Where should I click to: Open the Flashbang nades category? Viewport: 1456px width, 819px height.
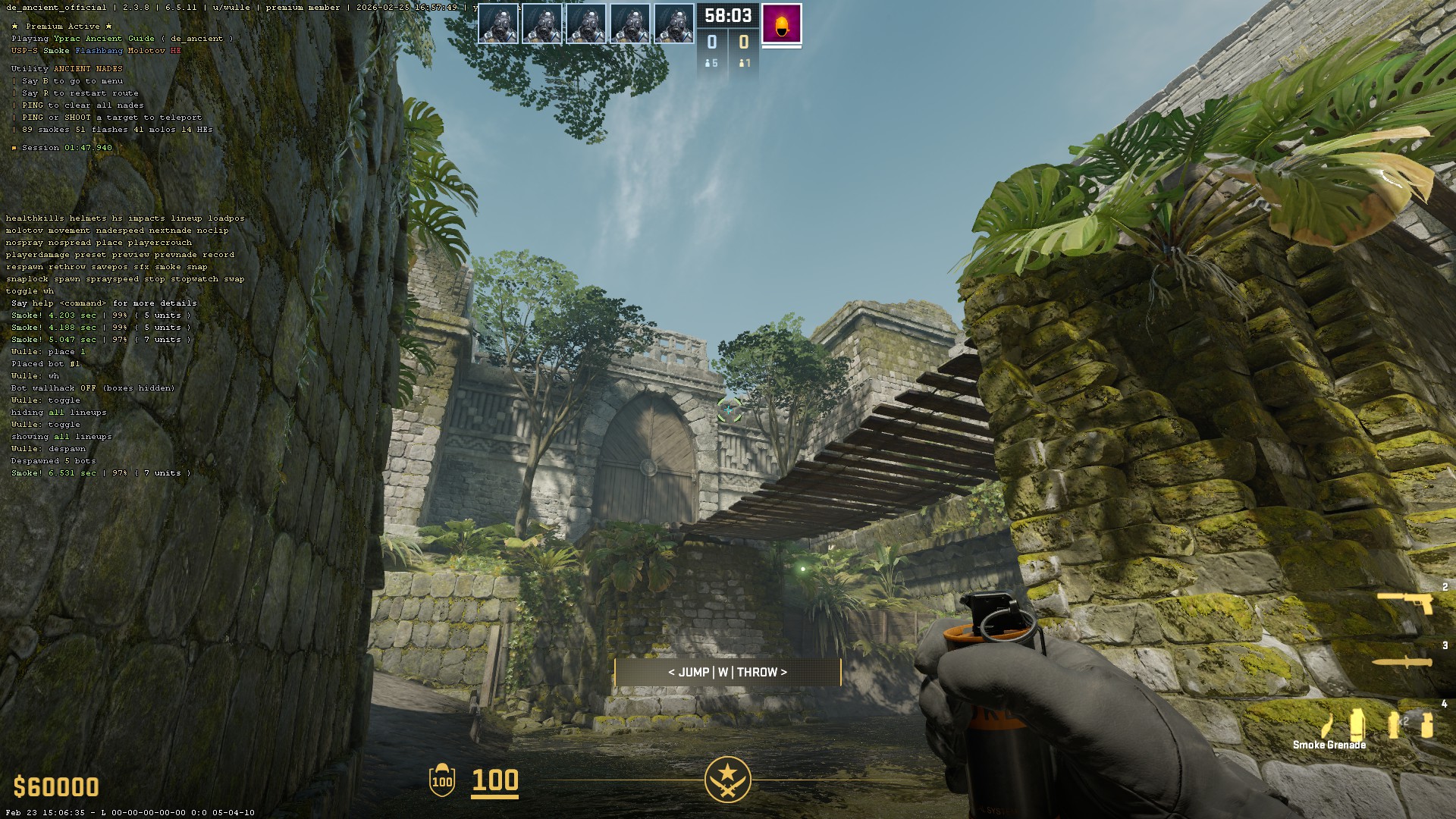[99, 50]
